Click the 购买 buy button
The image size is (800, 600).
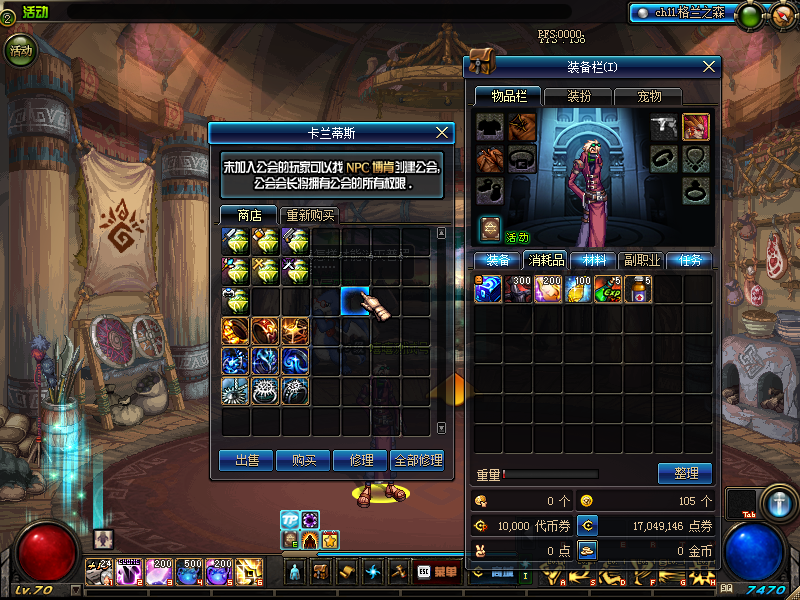coord(304,460)
